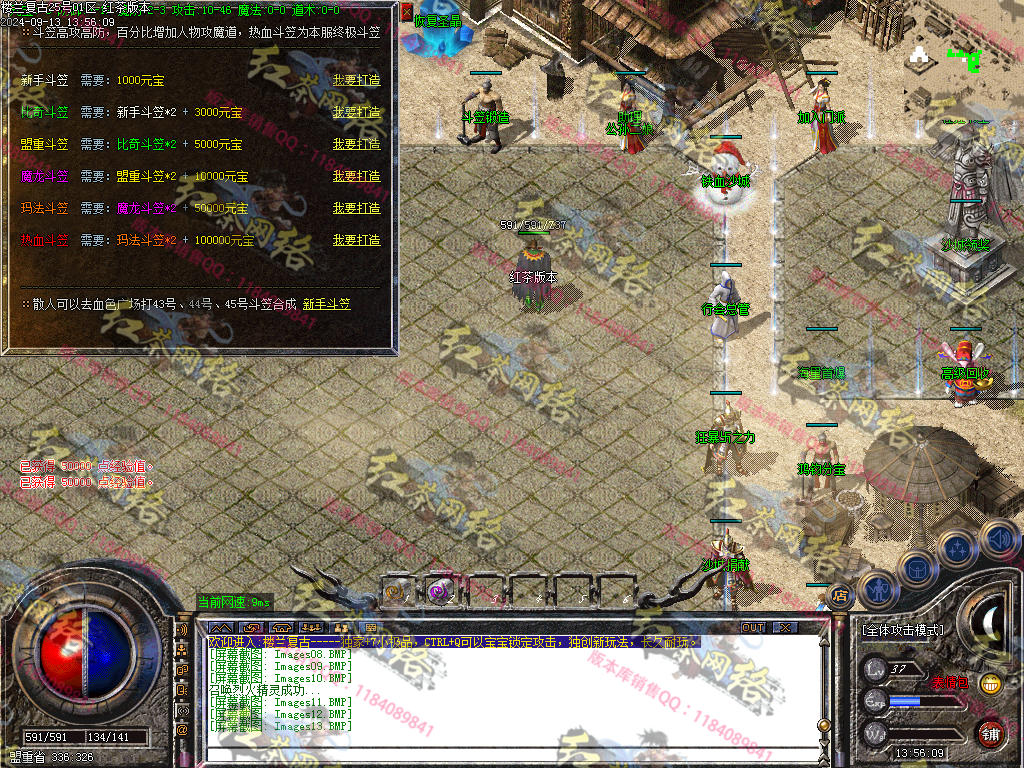1024x768 pixels.
Task: Forge the 盟重斗笠 using 我要打造
Action: point(356,144)
